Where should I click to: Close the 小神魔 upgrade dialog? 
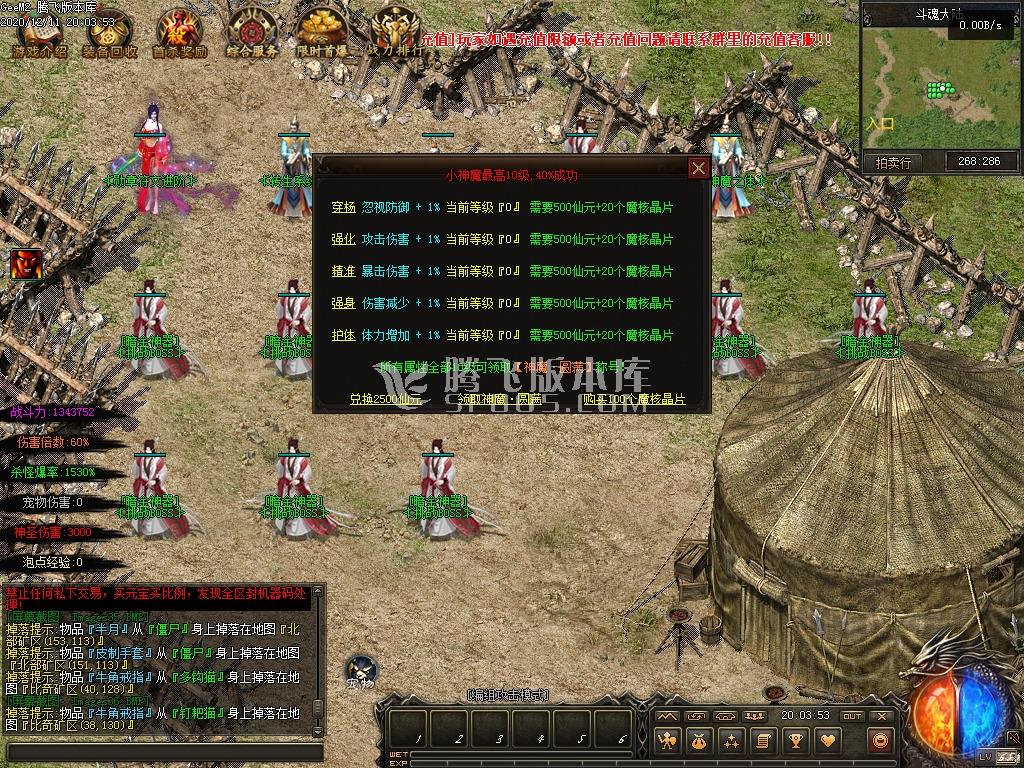tap(699, 168)
